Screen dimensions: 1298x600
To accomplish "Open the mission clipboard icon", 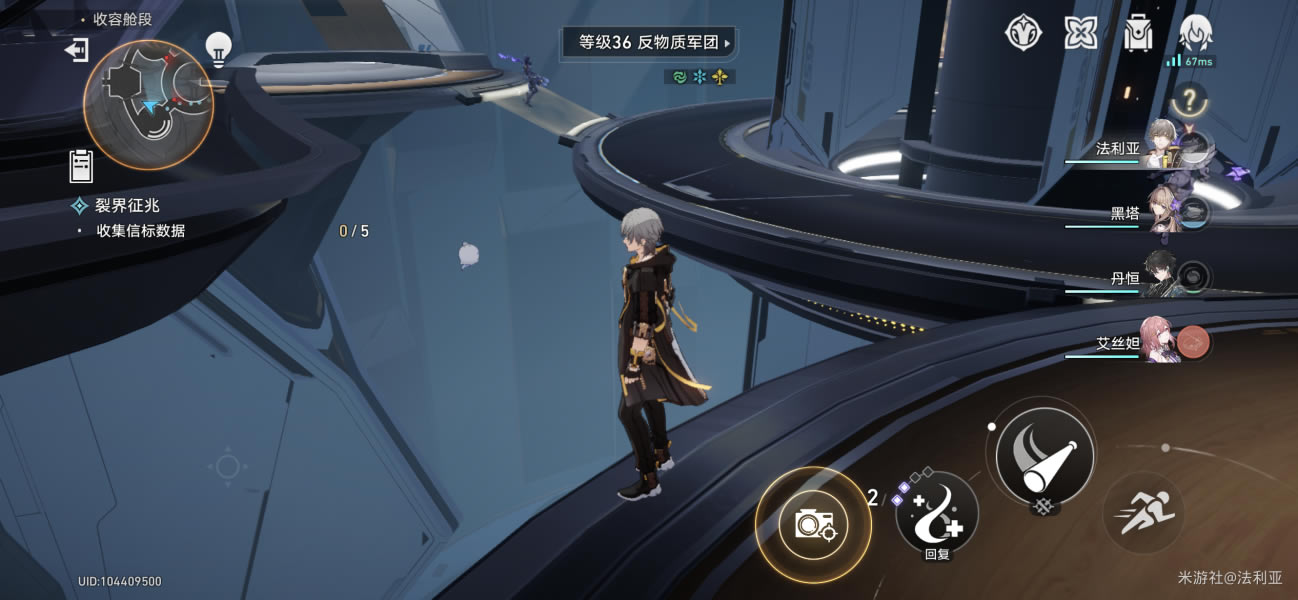I will click(x=81, y=166).
